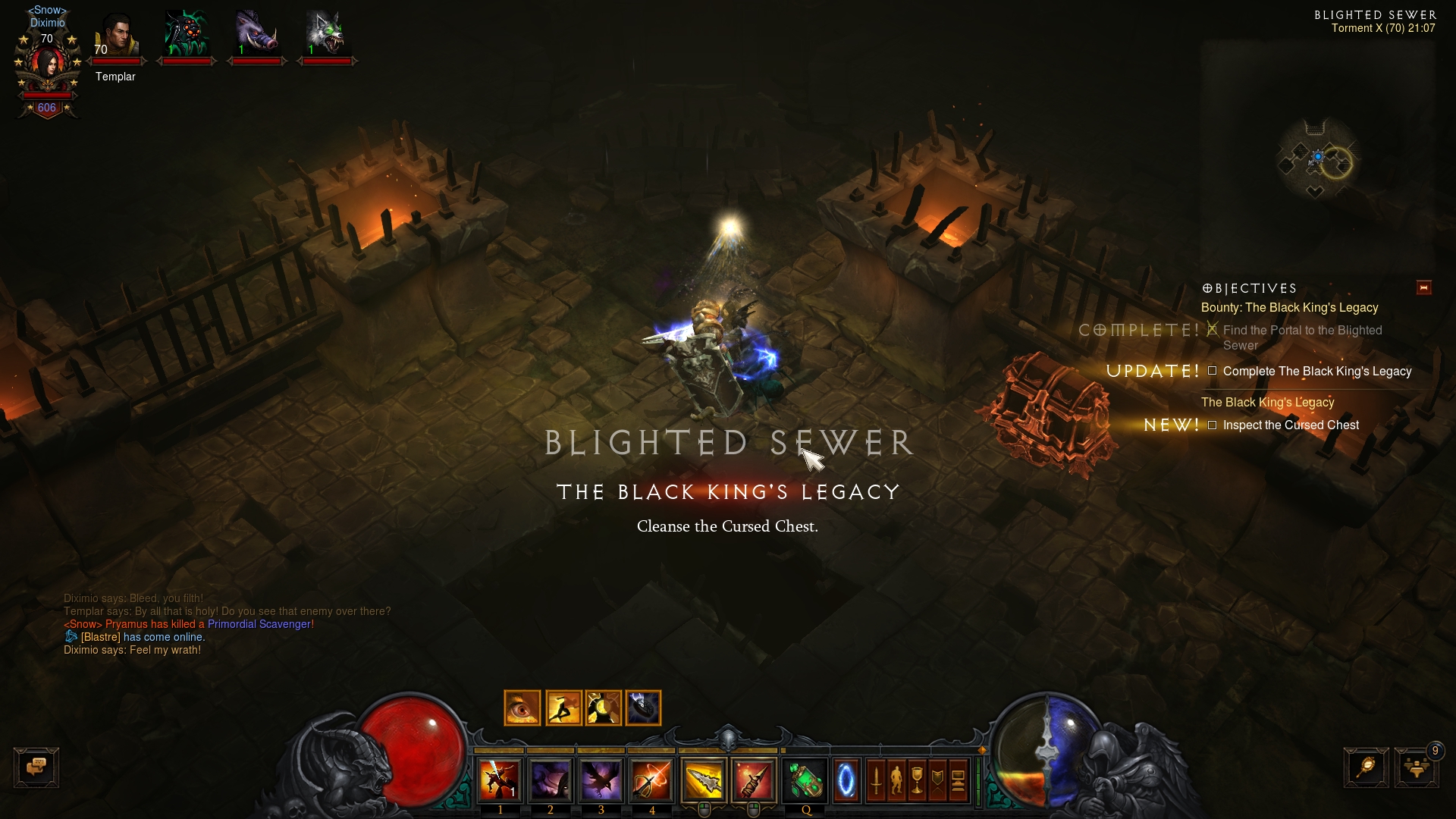Click the spider pet portrait

point(186,35)
